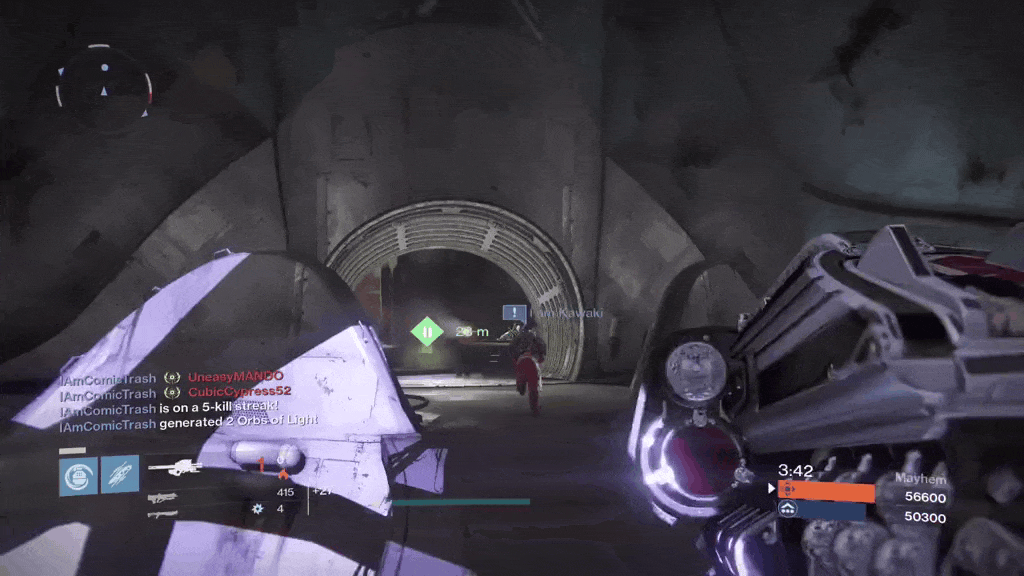
Task: Click UneasyMANDO's name in the kill feed
Action: 236,376
